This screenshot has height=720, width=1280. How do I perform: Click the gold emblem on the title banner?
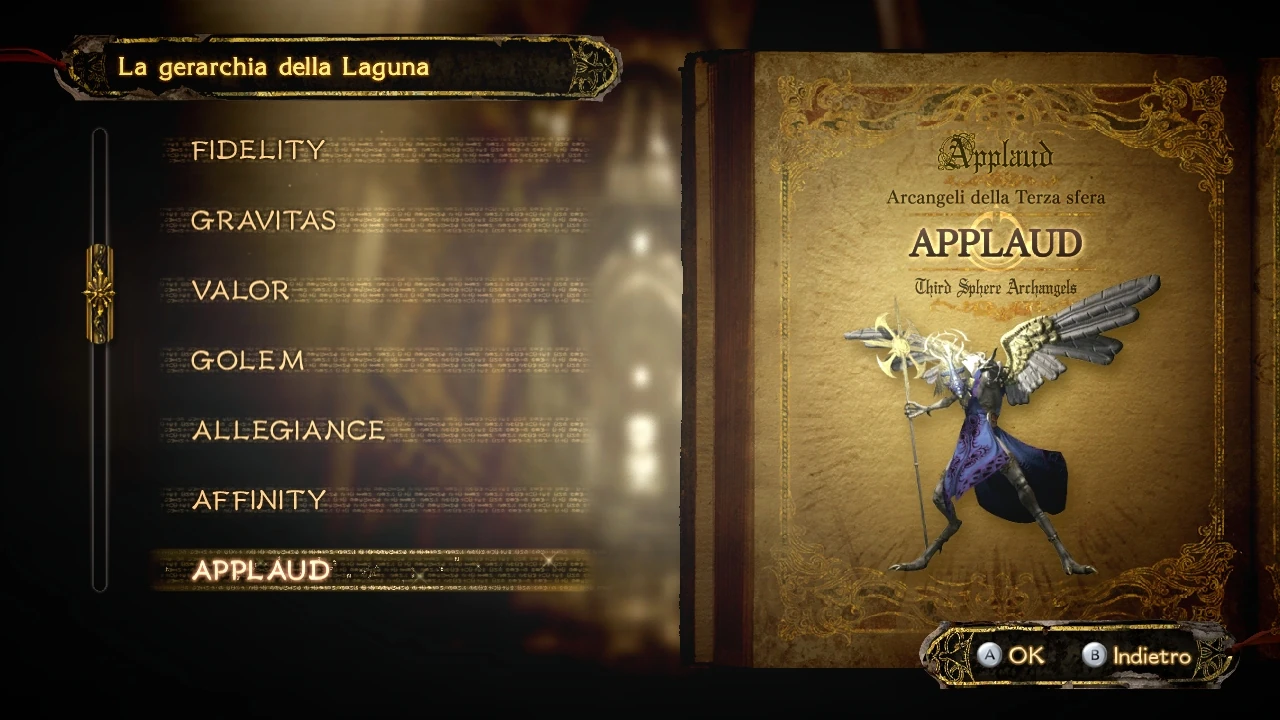coord(590,70)
